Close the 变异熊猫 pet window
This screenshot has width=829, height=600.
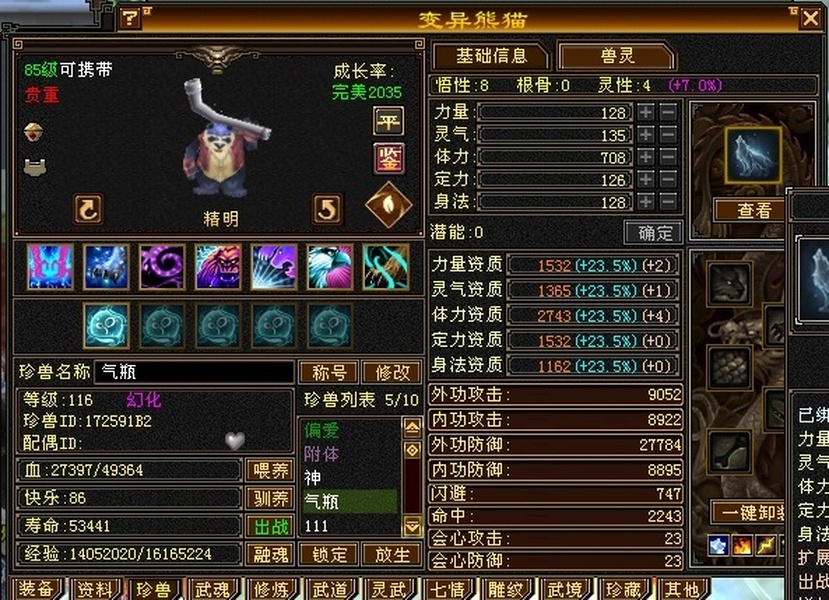[x=810, y=17]
